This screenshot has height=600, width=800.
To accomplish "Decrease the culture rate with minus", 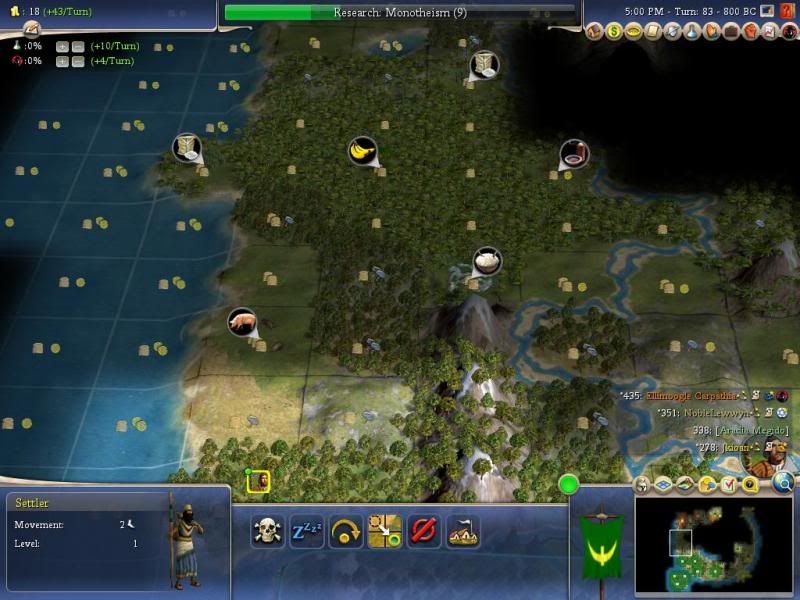I will (x=77, y=62).
